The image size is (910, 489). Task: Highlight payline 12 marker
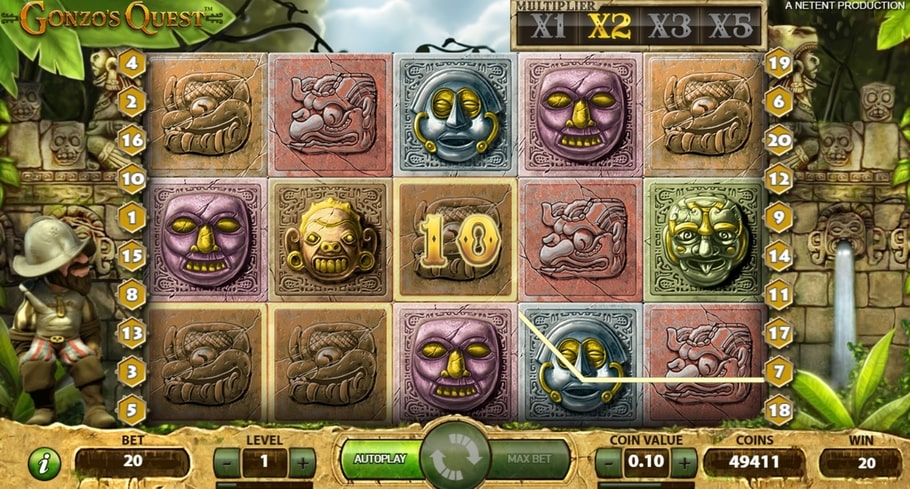pos(780,179)
